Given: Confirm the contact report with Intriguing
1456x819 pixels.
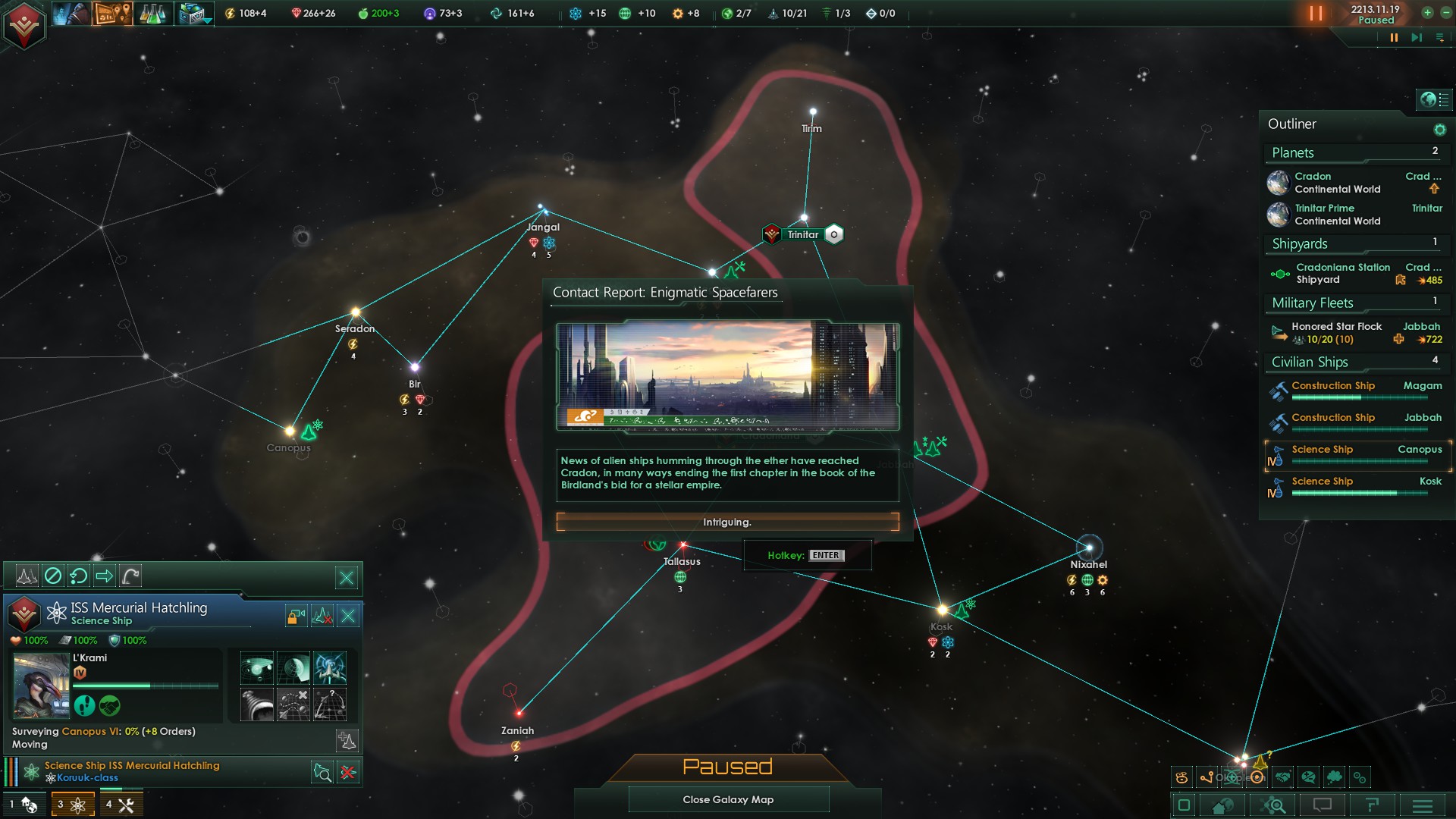Looking at the screenshot, I should pos(727,522).
